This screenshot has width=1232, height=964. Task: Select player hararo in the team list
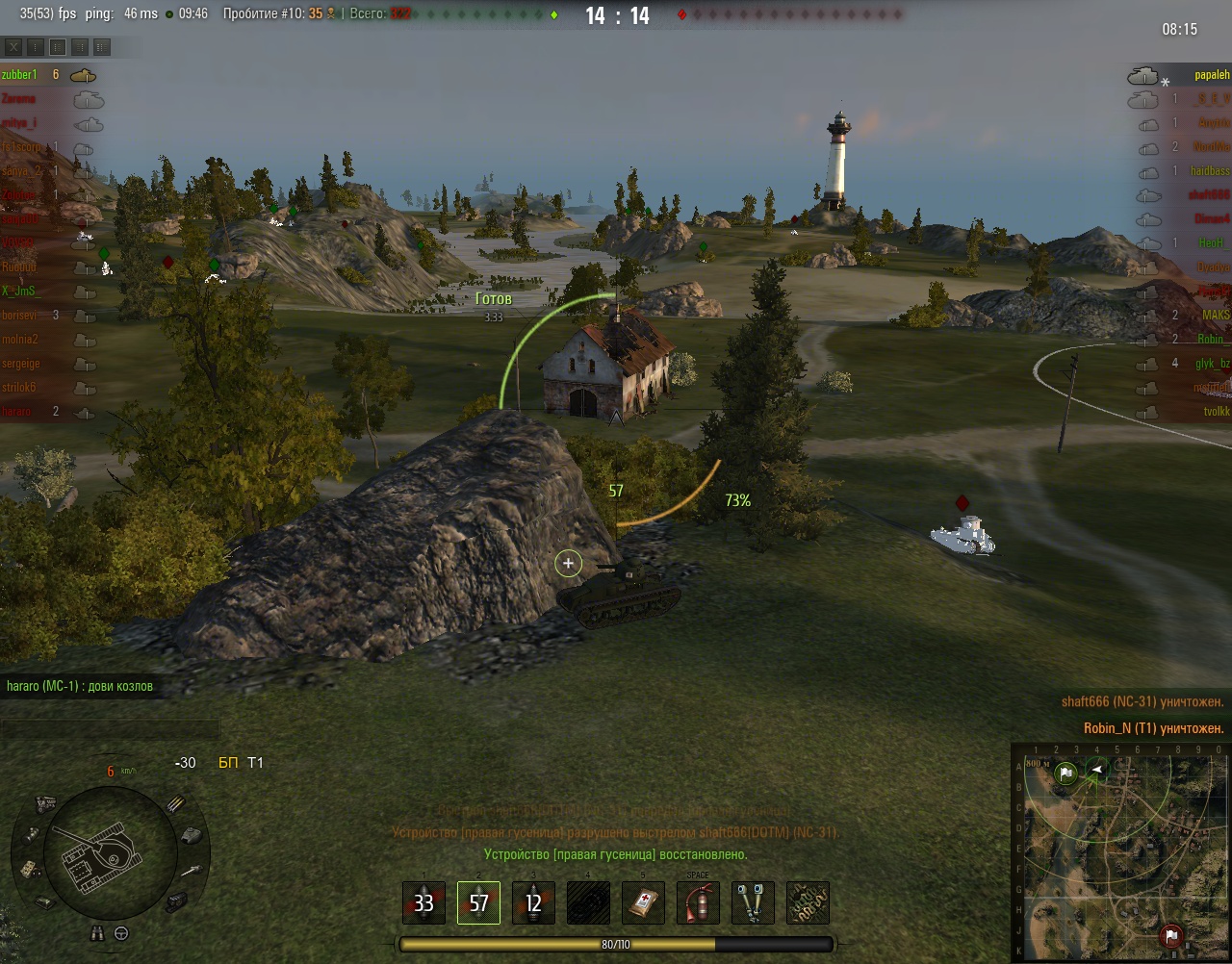coord(17,412)
